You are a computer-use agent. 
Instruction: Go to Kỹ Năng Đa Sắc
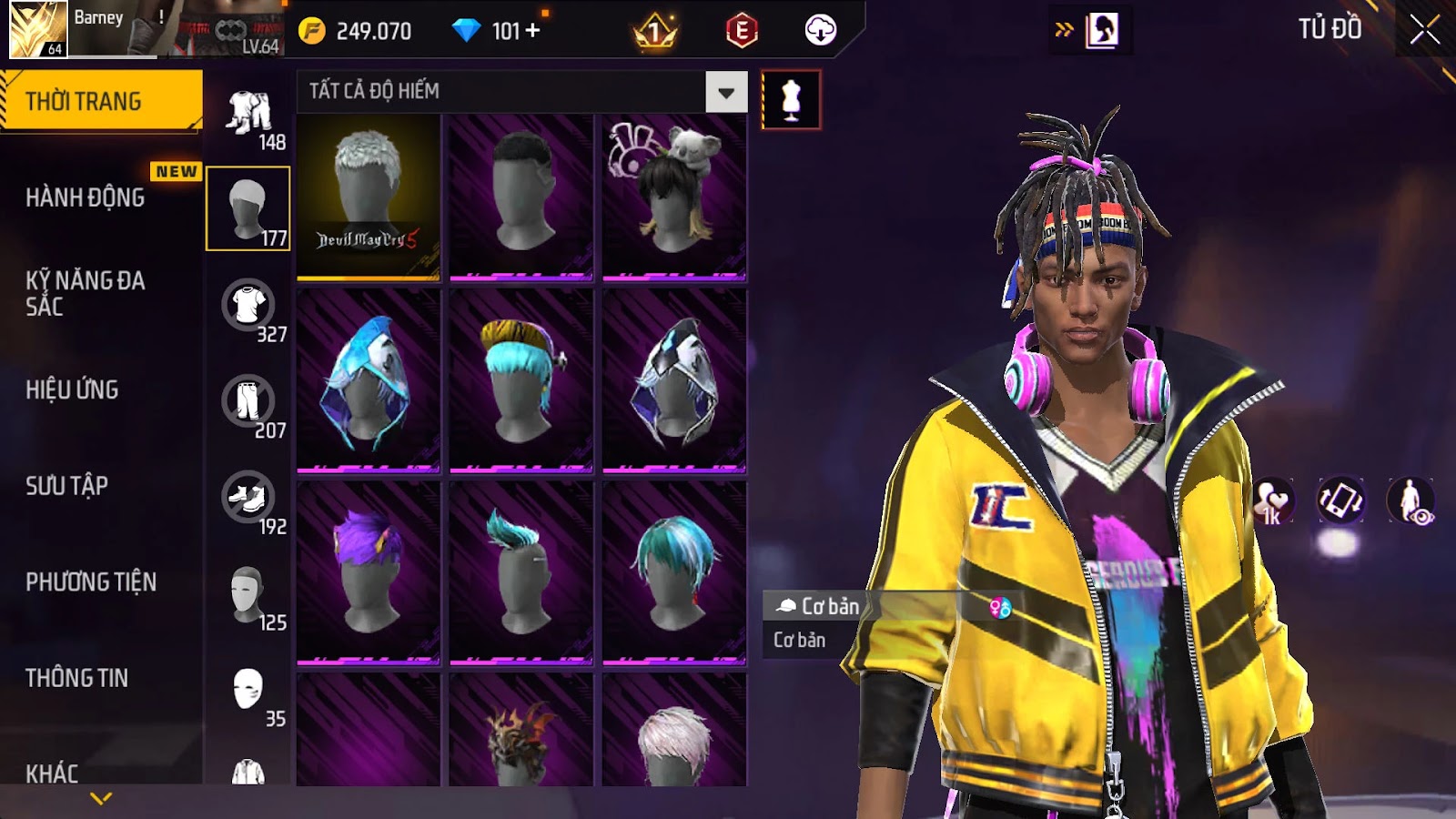point(86,293)
